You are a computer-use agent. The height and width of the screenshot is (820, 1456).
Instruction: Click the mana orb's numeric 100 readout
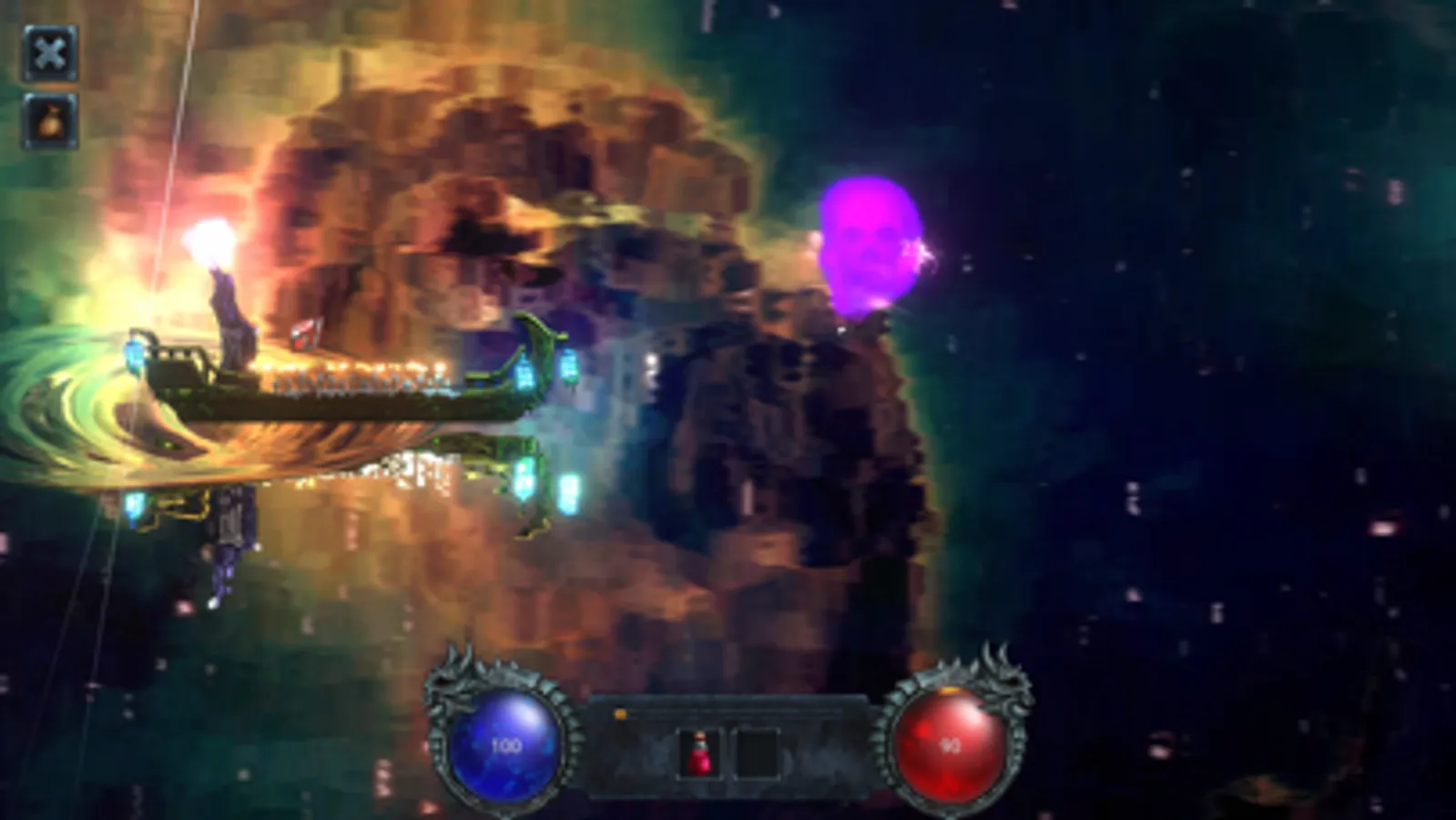[x=508, y=743]
